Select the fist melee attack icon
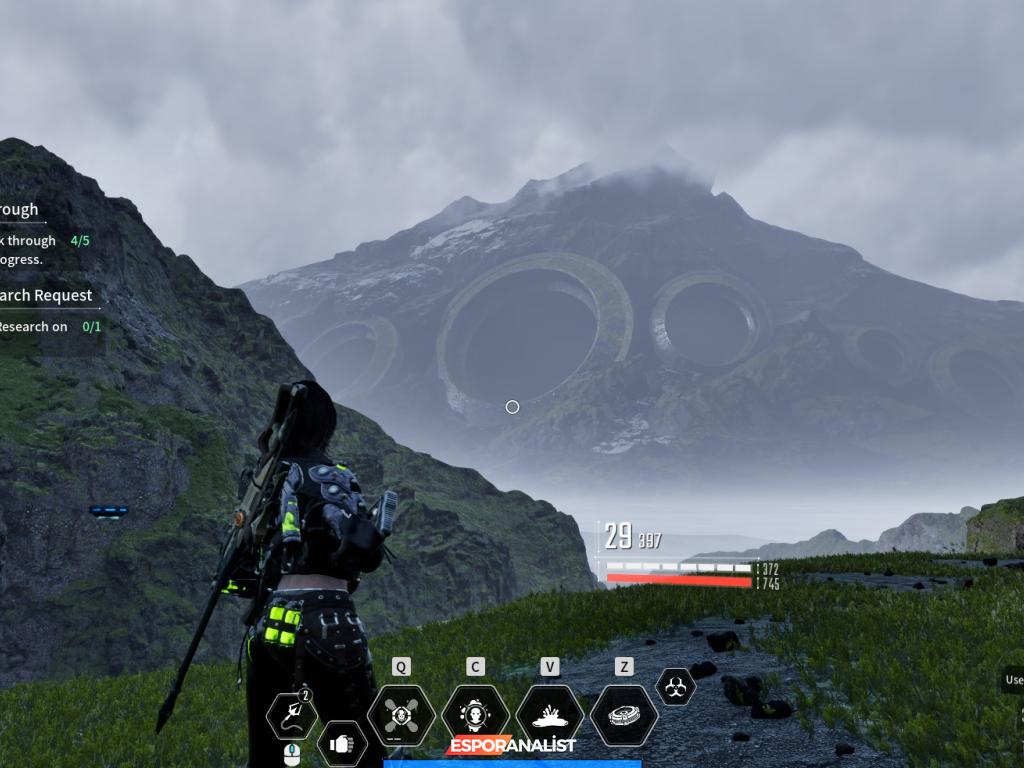 [x=342, y=743]
